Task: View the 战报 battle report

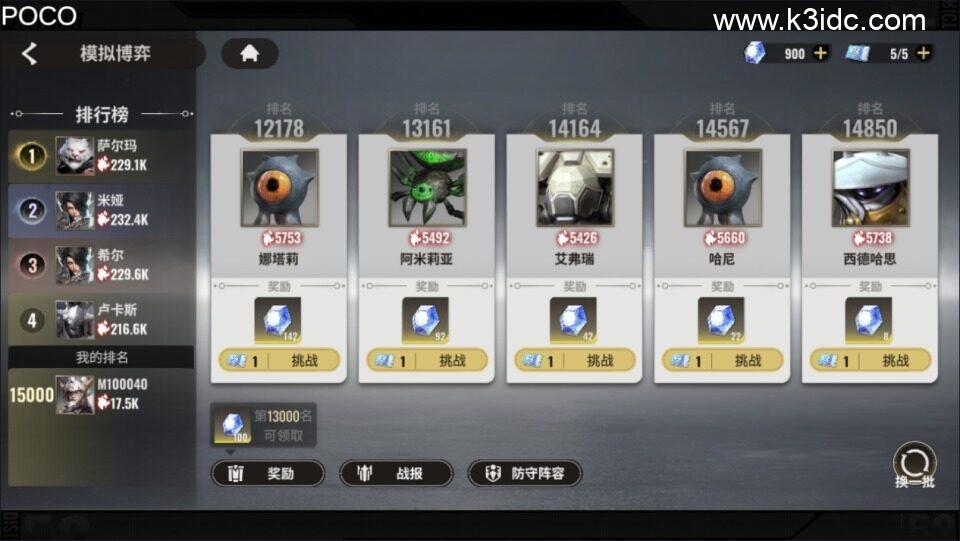Action: tap(396, 474)
